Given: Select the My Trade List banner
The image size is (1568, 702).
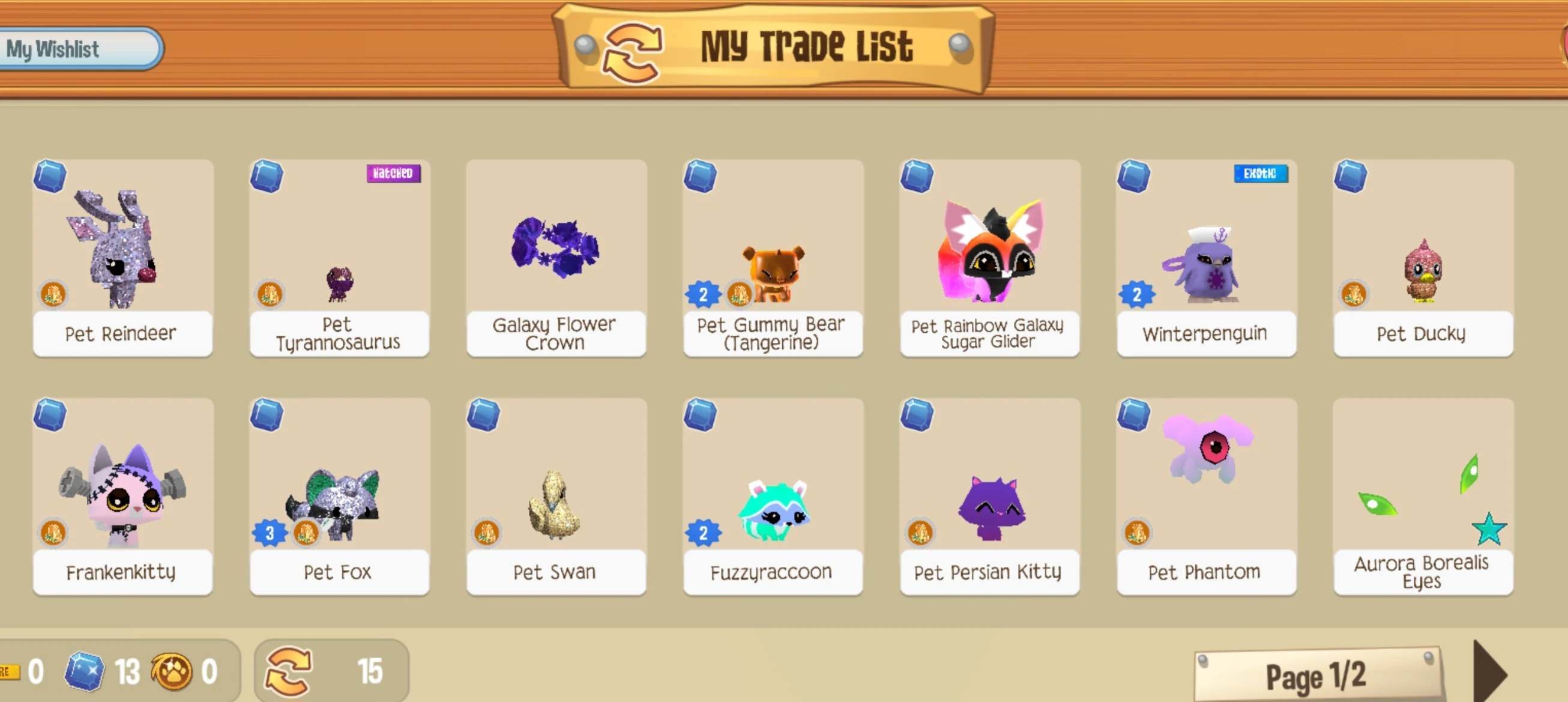Looking at the screenshot, I should (809, 45).
